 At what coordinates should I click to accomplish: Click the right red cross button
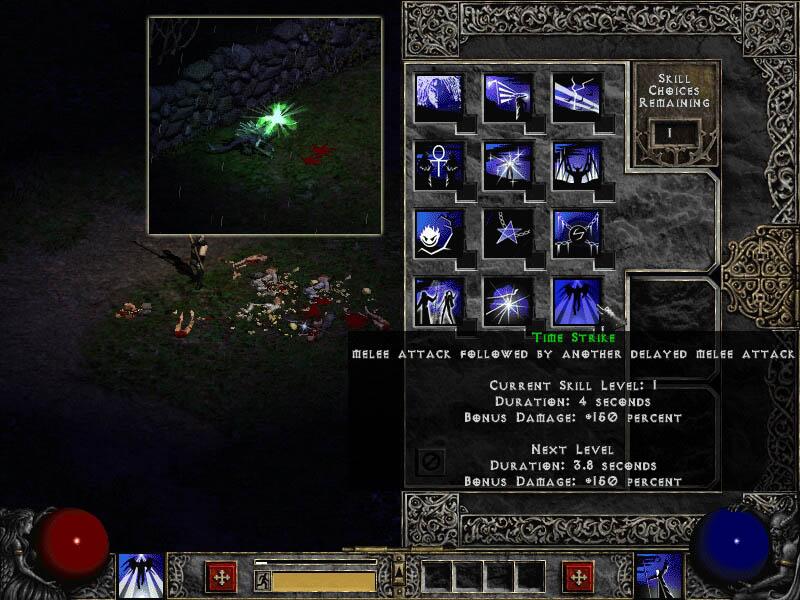[579, 576]
